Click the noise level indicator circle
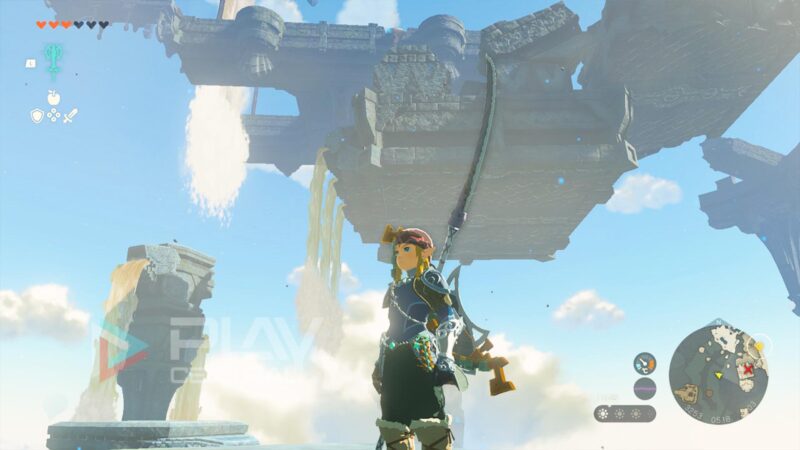Screen dimensions: 800x450 pyautogui.click(x=645, y=388)
